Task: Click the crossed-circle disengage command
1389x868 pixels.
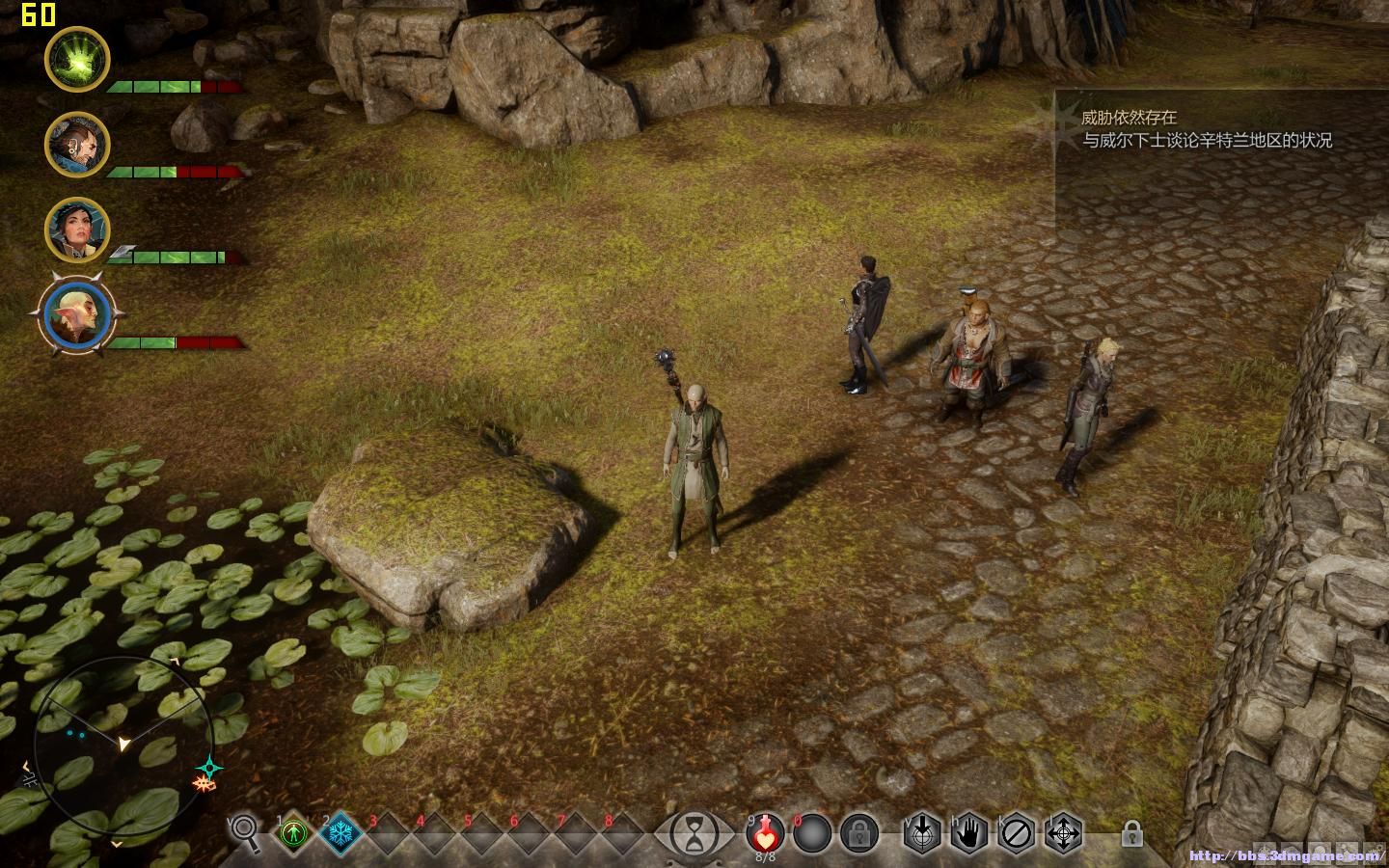Action: click(1017, 832)
